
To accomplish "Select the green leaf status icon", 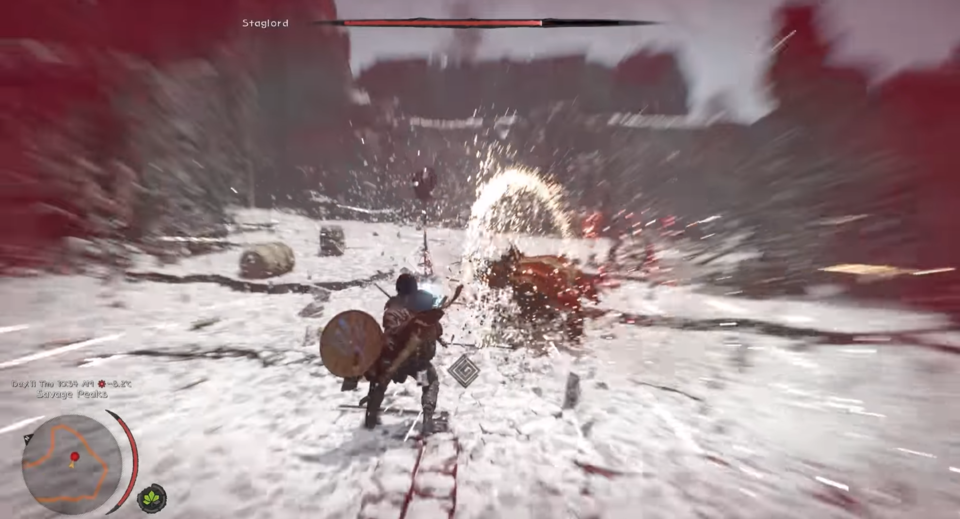I will [152, 497].
